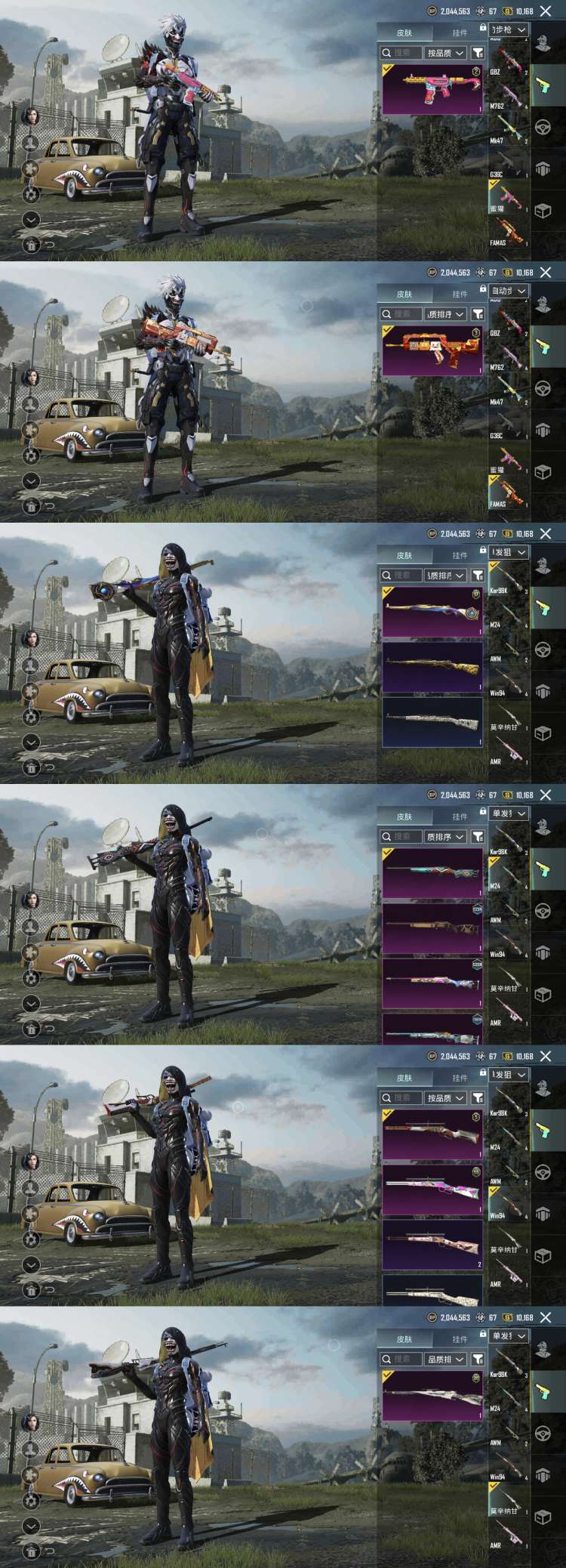Click the checkmarked M24 weapon list entry
This screenshot has width=566, height=1568.
click(x=508, y=875)
